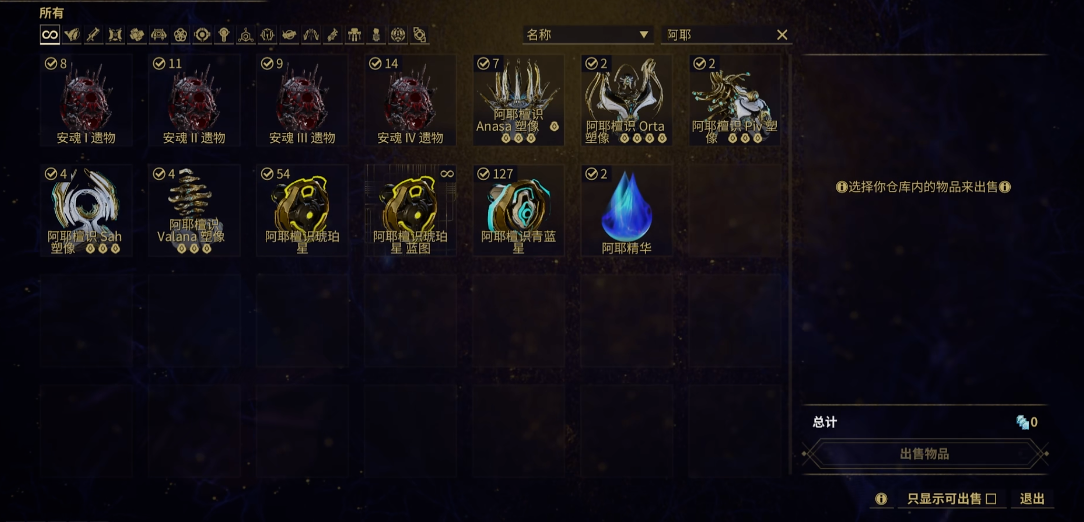The image size is (1084, 522).
Task: Select the Valana 塑像 sculpture
Action: coord(194,210)
